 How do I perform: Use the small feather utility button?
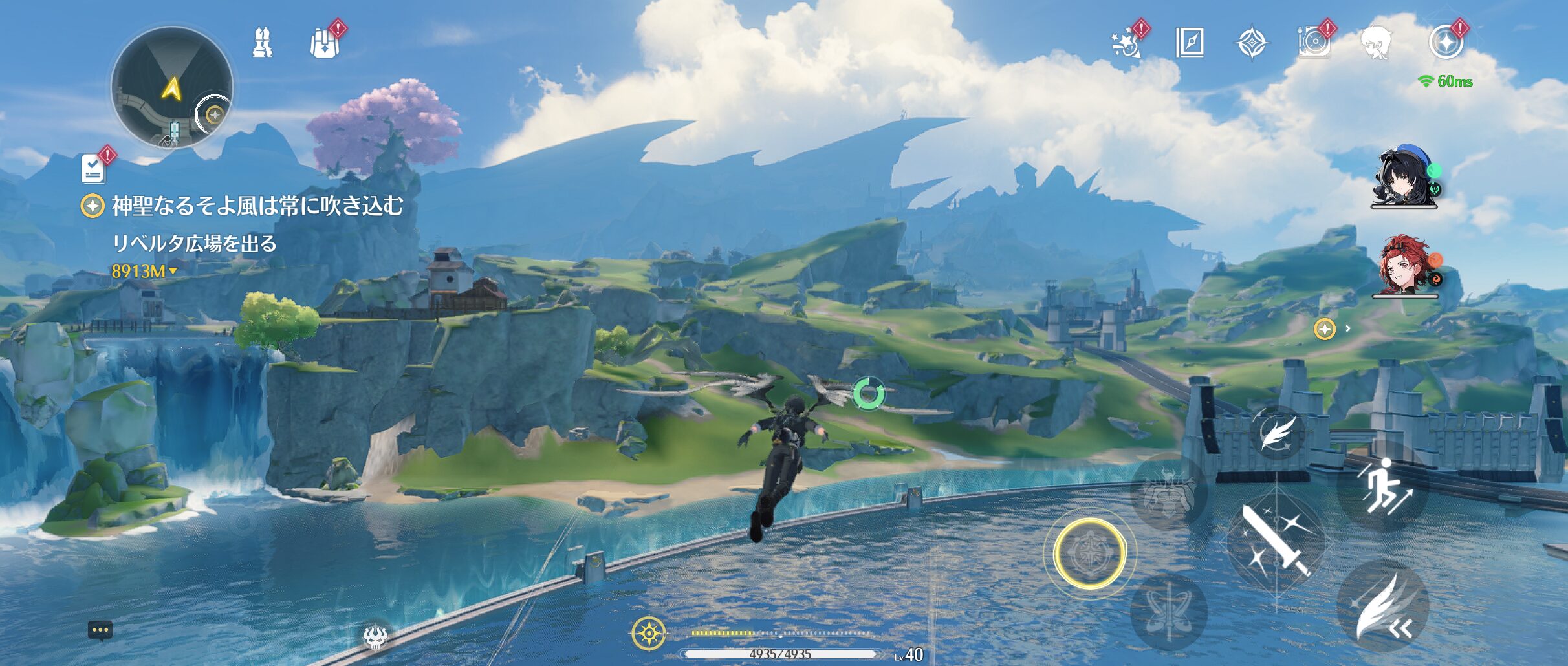[x=1276, y=433]
